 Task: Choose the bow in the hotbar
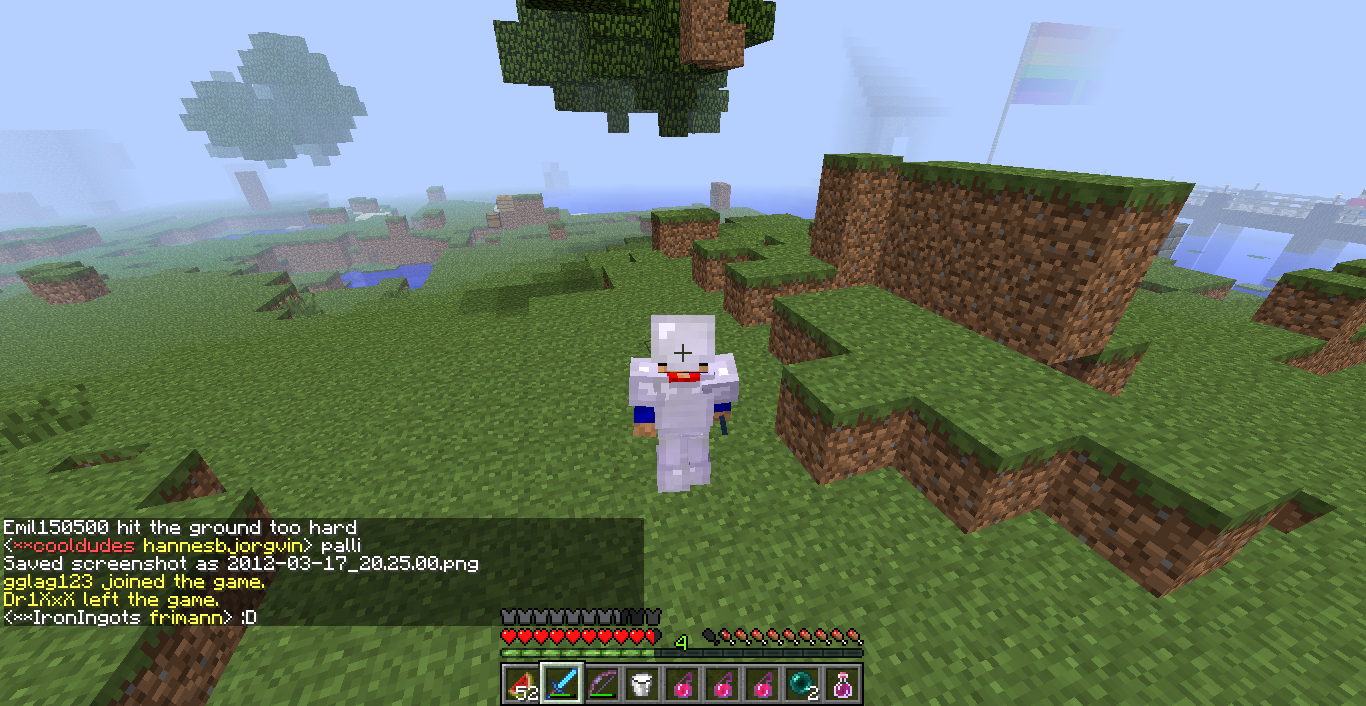(x=602, y=685)
